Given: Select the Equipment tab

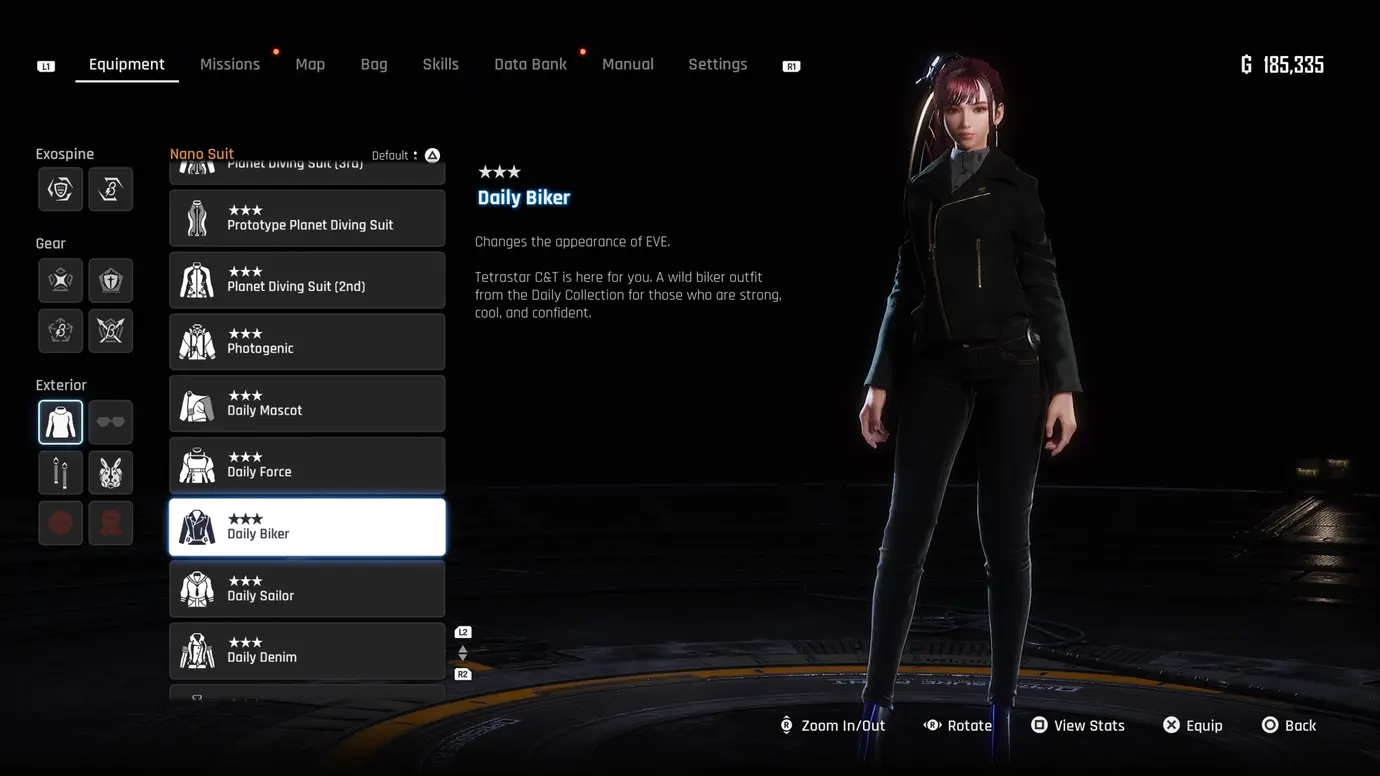Looking at the screenshot, I should click(x=127, y=65).
